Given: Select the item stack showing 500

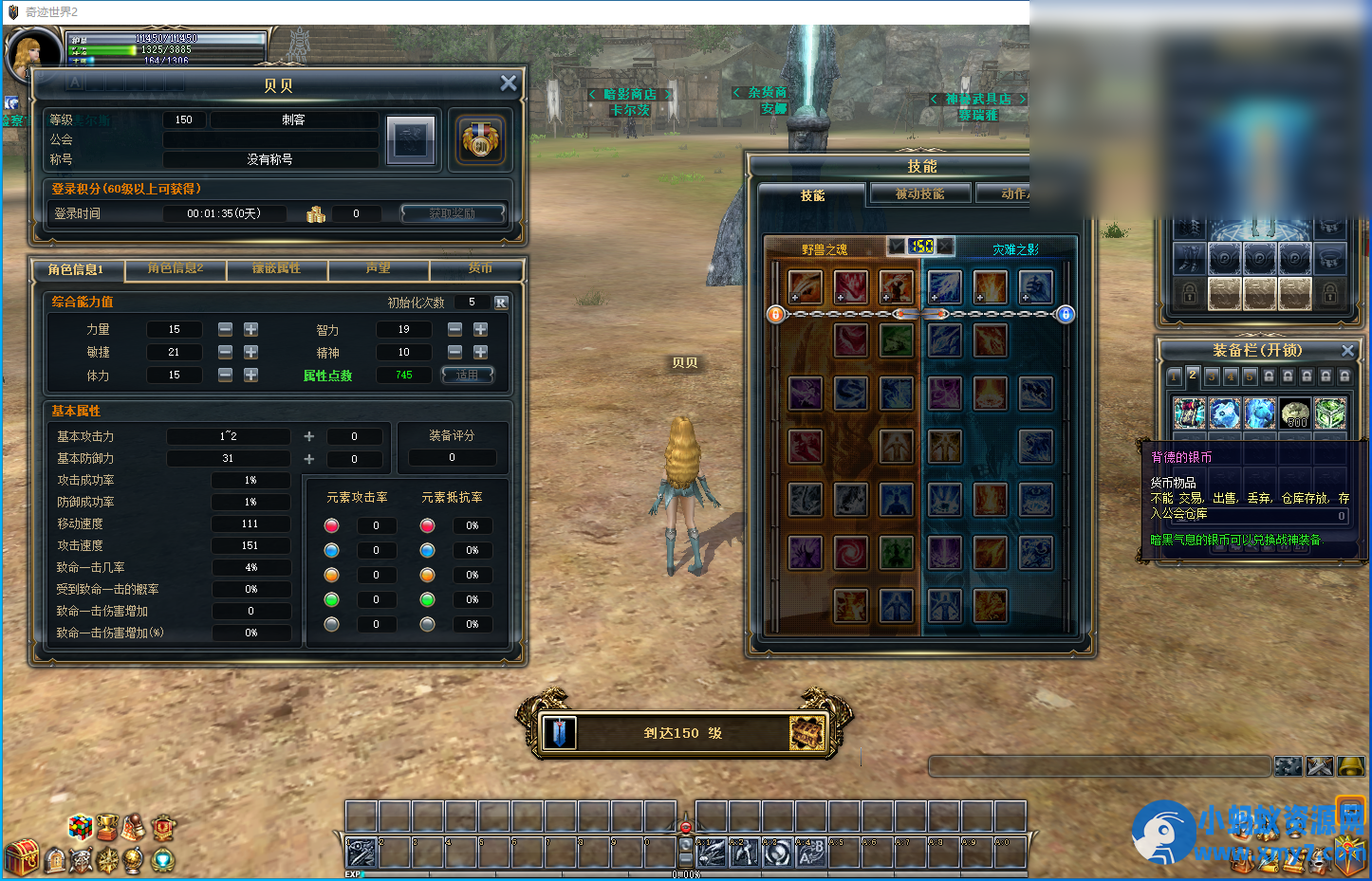Looking at the screenshot, I should [x=1295, y=413].
